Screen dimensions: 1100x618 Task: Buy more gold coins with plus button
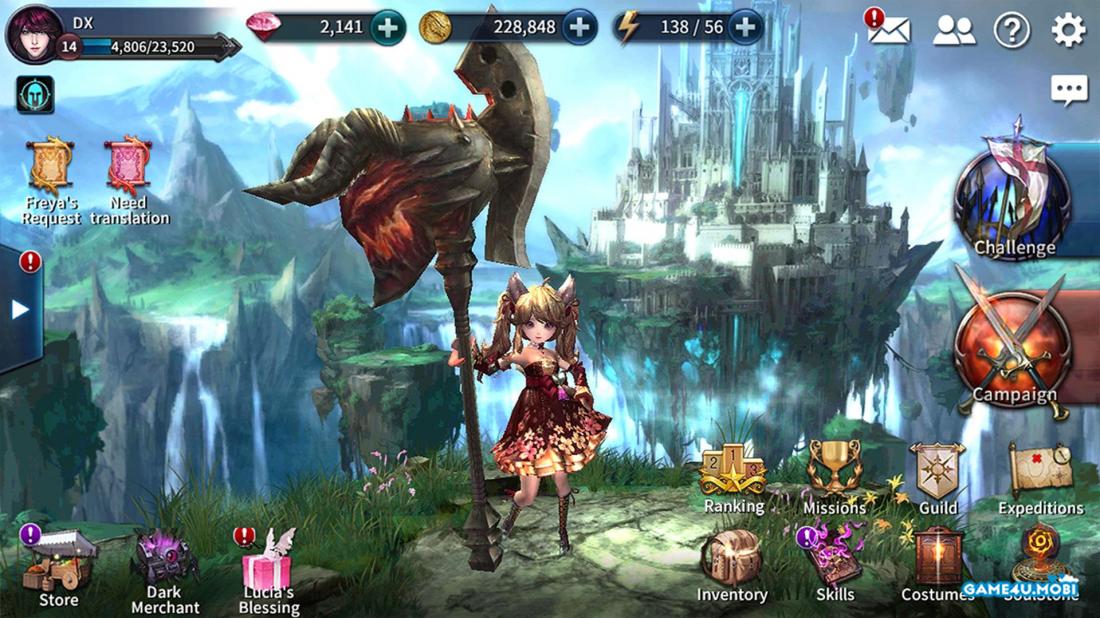tap(580, 28)
